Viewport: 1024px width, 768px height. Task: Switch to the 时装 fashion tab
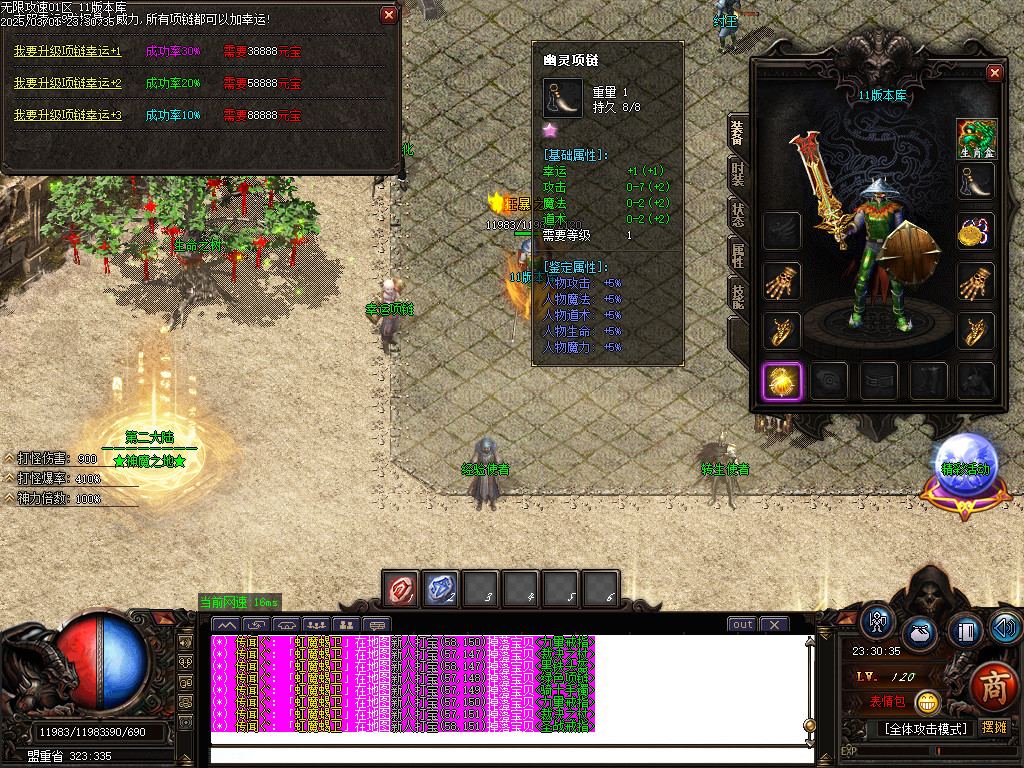pyautogui.click(x=738, y=173)
